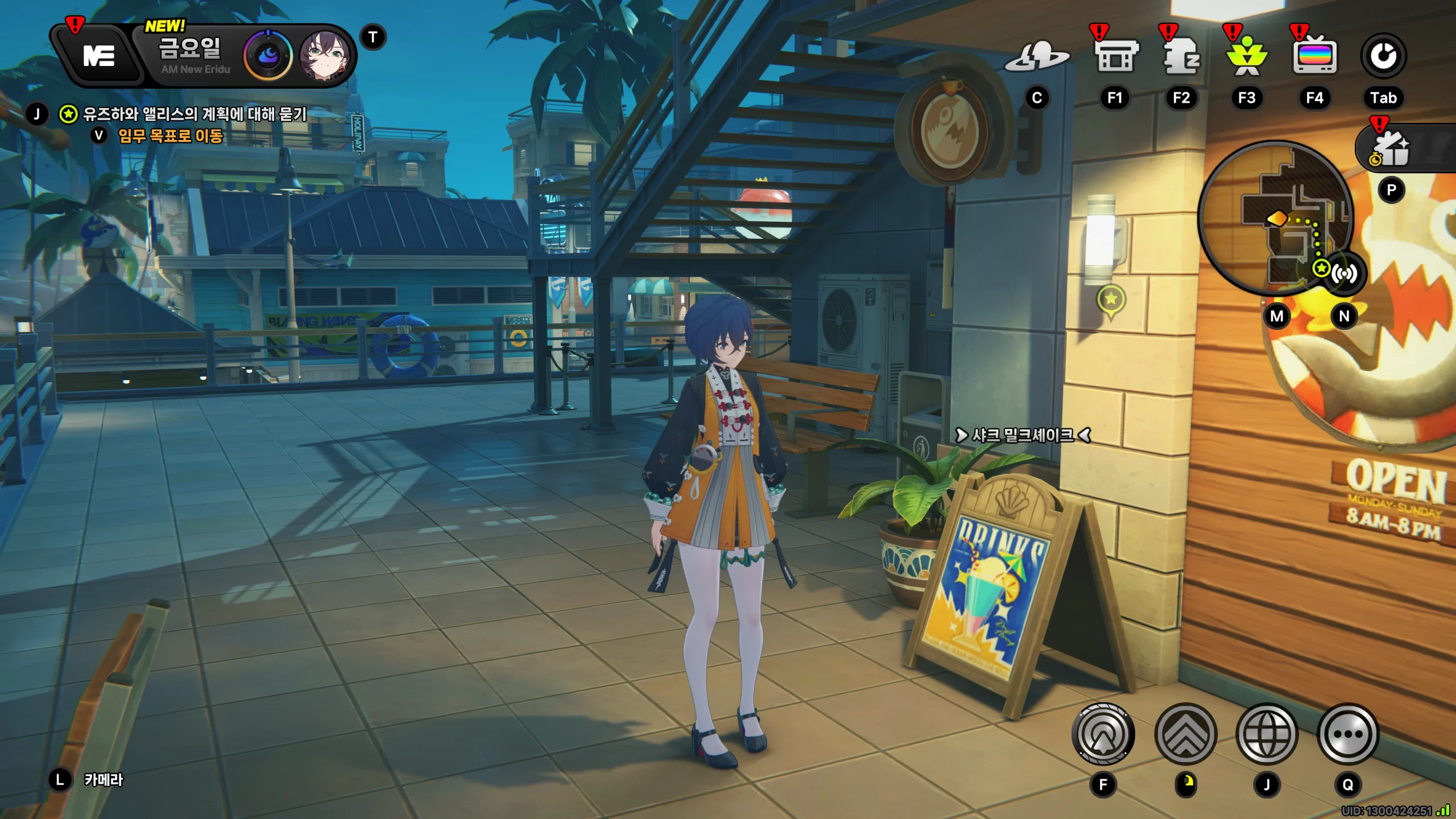
Task: Open the green star figure icon
Action: pos(1247,57)
